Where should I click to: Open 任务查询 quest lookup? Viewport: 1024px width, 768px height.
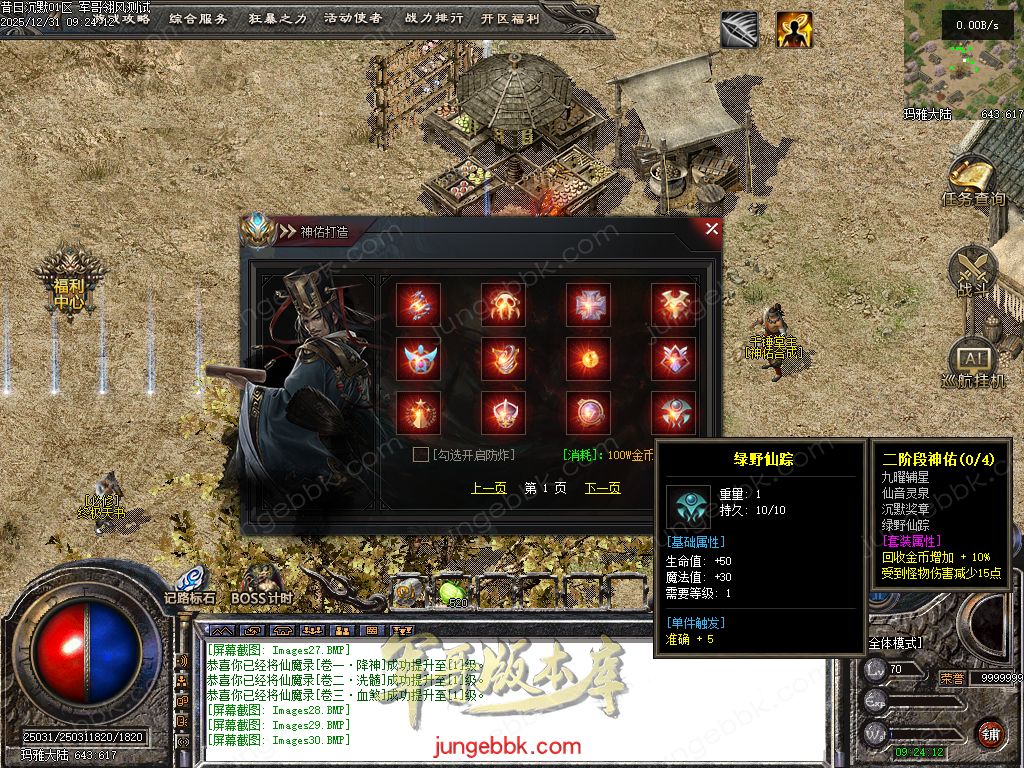(x=973, y=182)
